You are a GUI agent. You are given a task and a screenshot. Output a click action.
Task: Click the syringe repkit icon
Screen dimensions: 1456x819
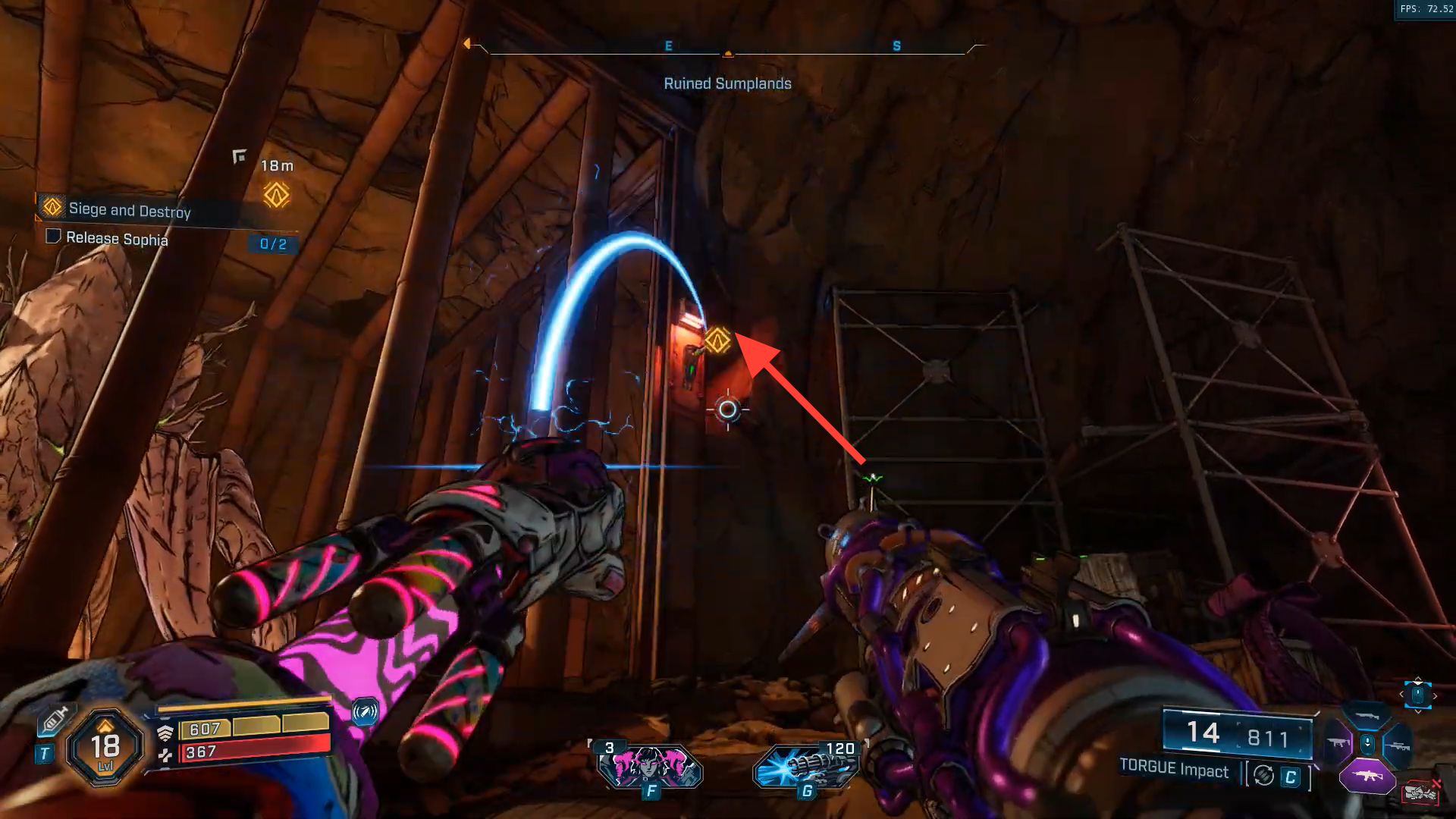[x=55, y=720]
